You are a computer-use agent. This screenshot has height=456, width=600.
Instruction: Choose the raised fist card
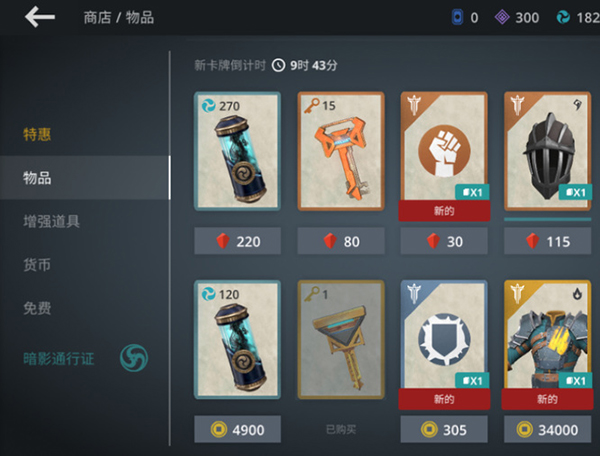444,150
